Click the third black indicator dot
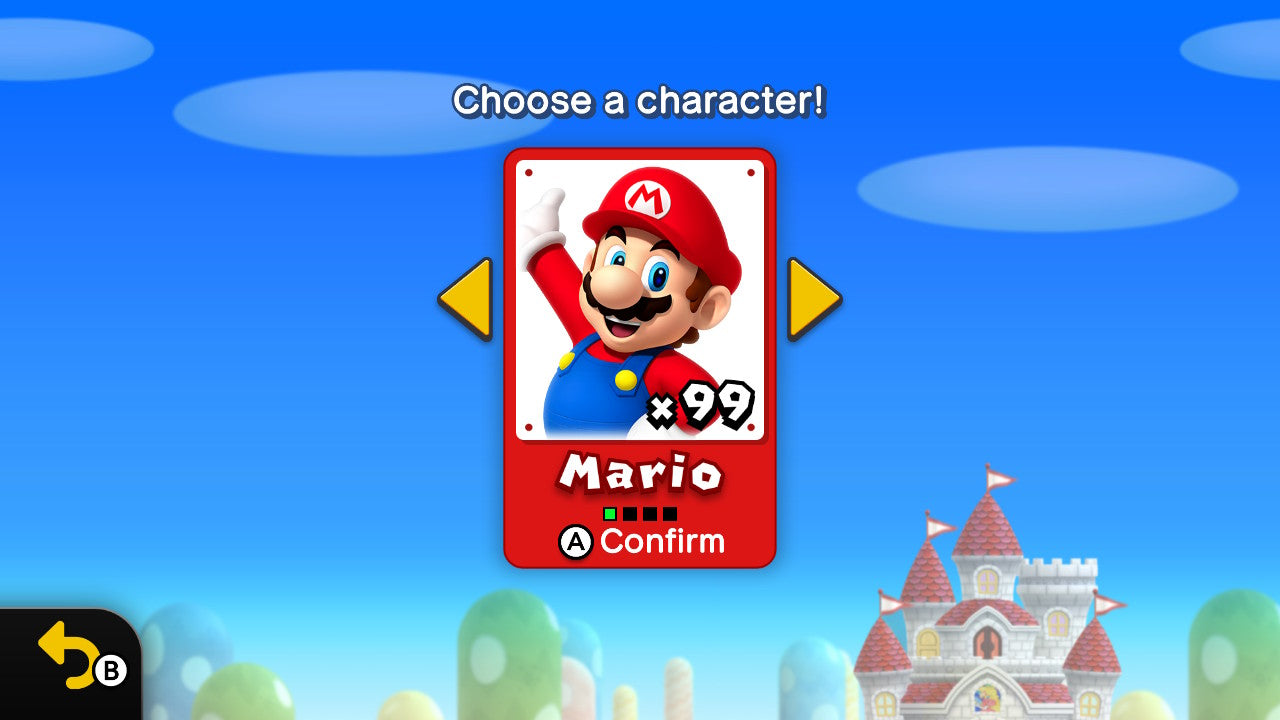 click(650, 513)
